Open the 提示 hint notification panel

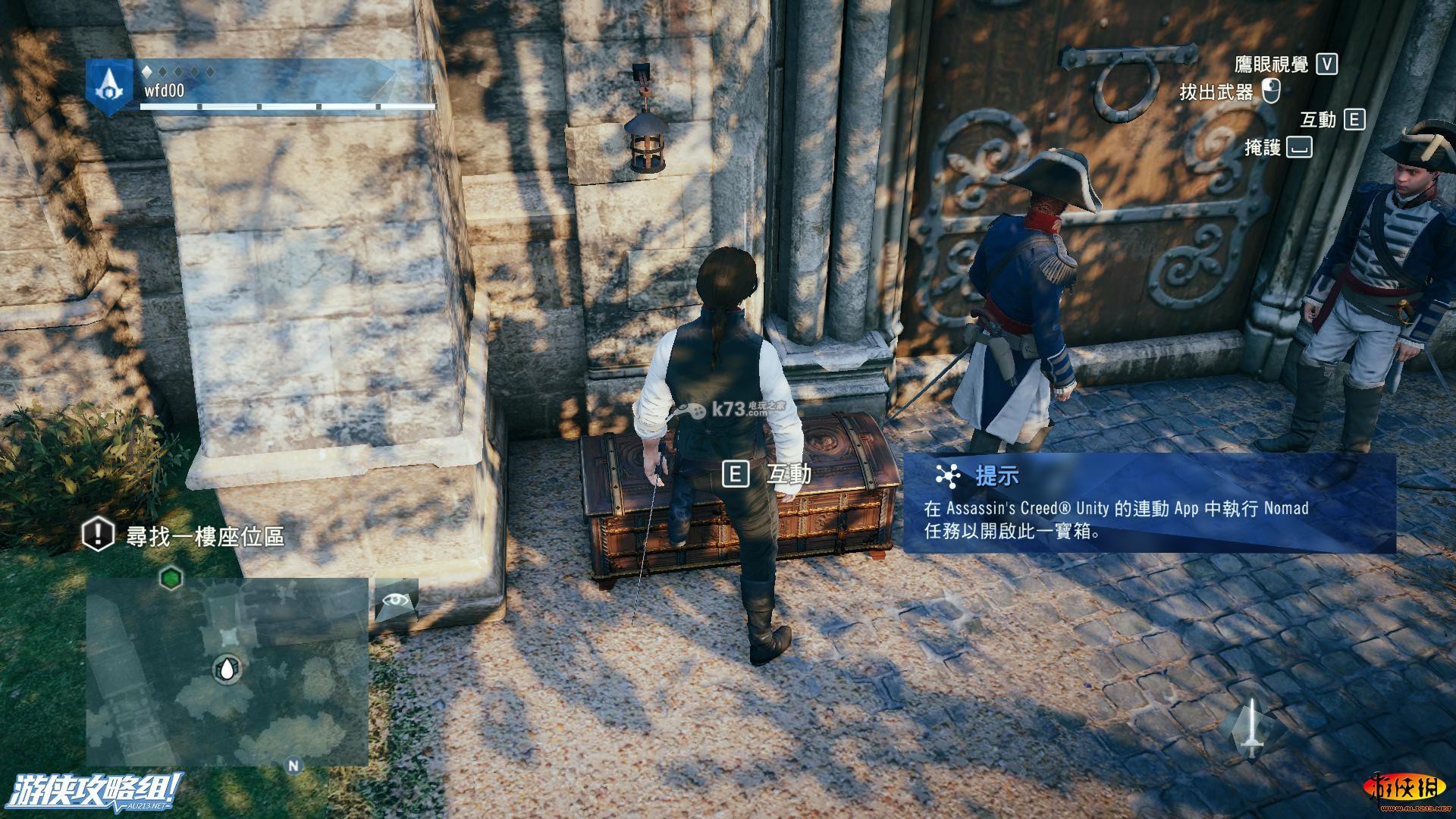pos(1148,503)
